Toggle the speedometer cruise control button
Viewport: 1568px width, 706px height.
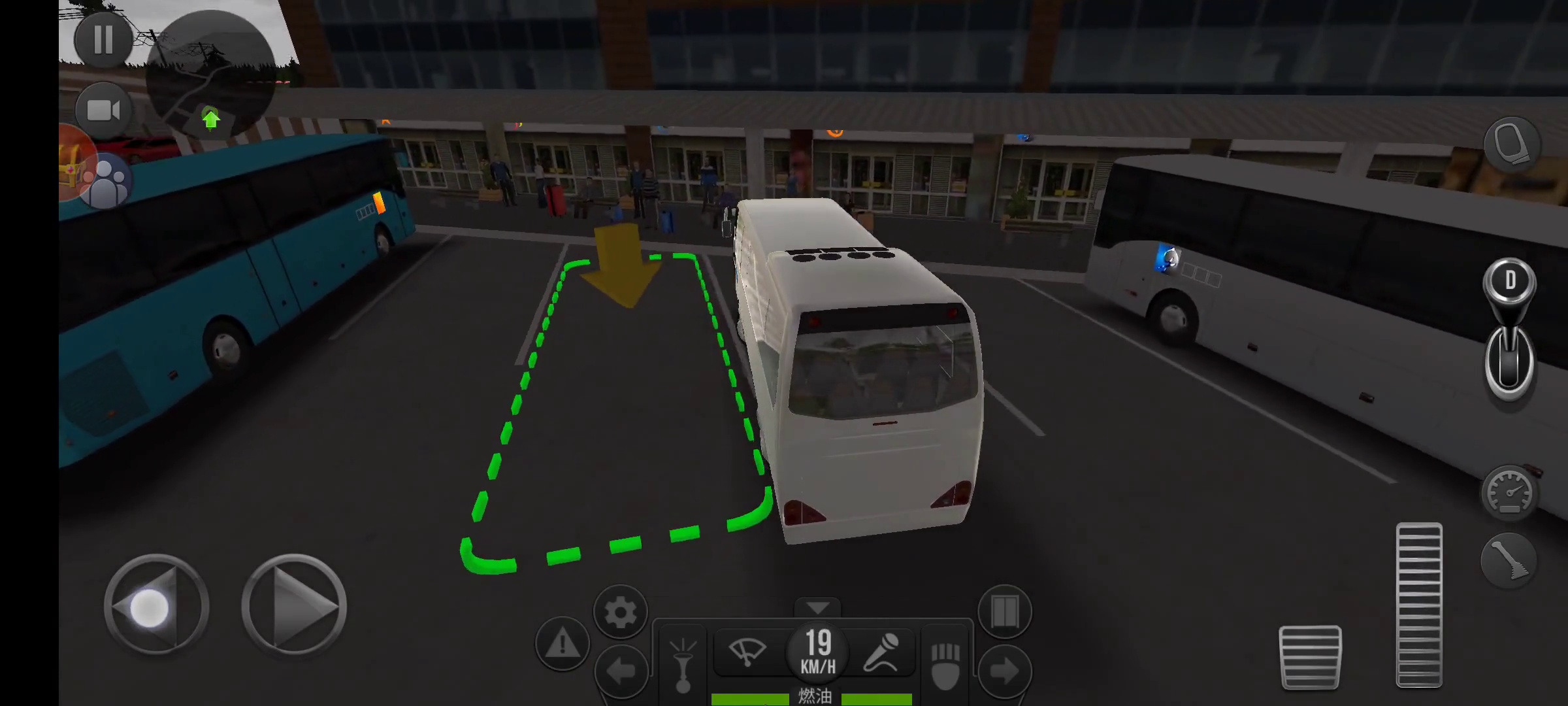(x=1509, y=492)
